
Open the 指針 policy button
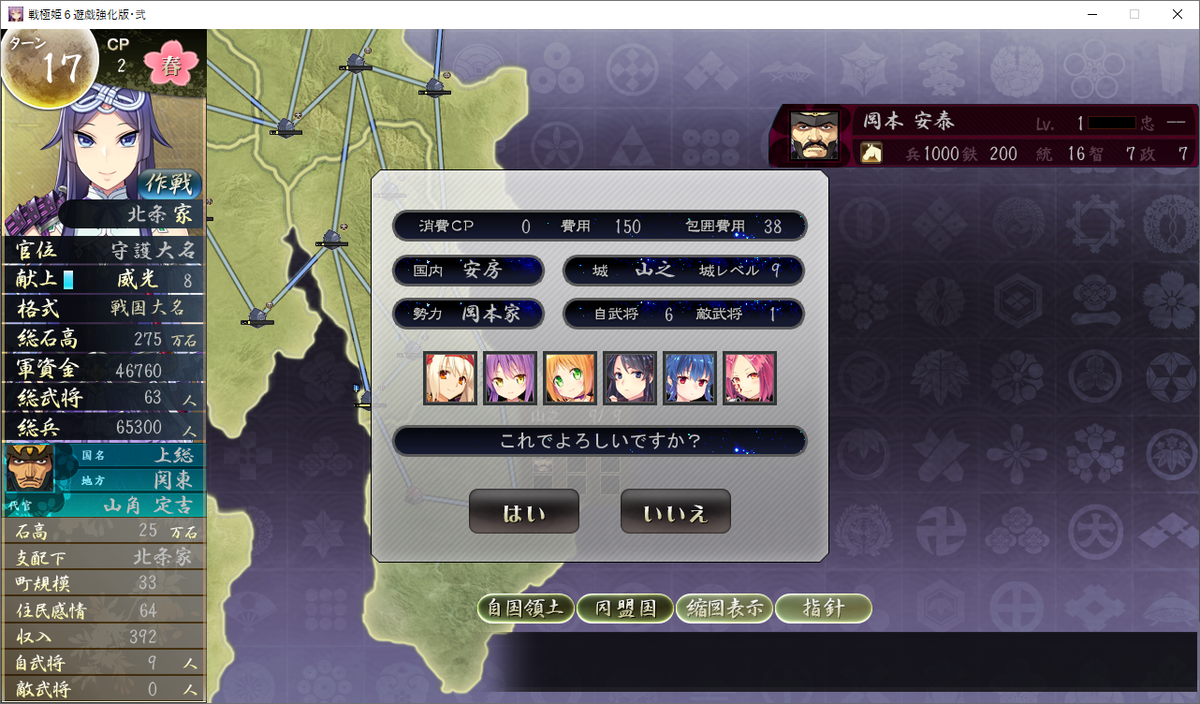point(823,608)
